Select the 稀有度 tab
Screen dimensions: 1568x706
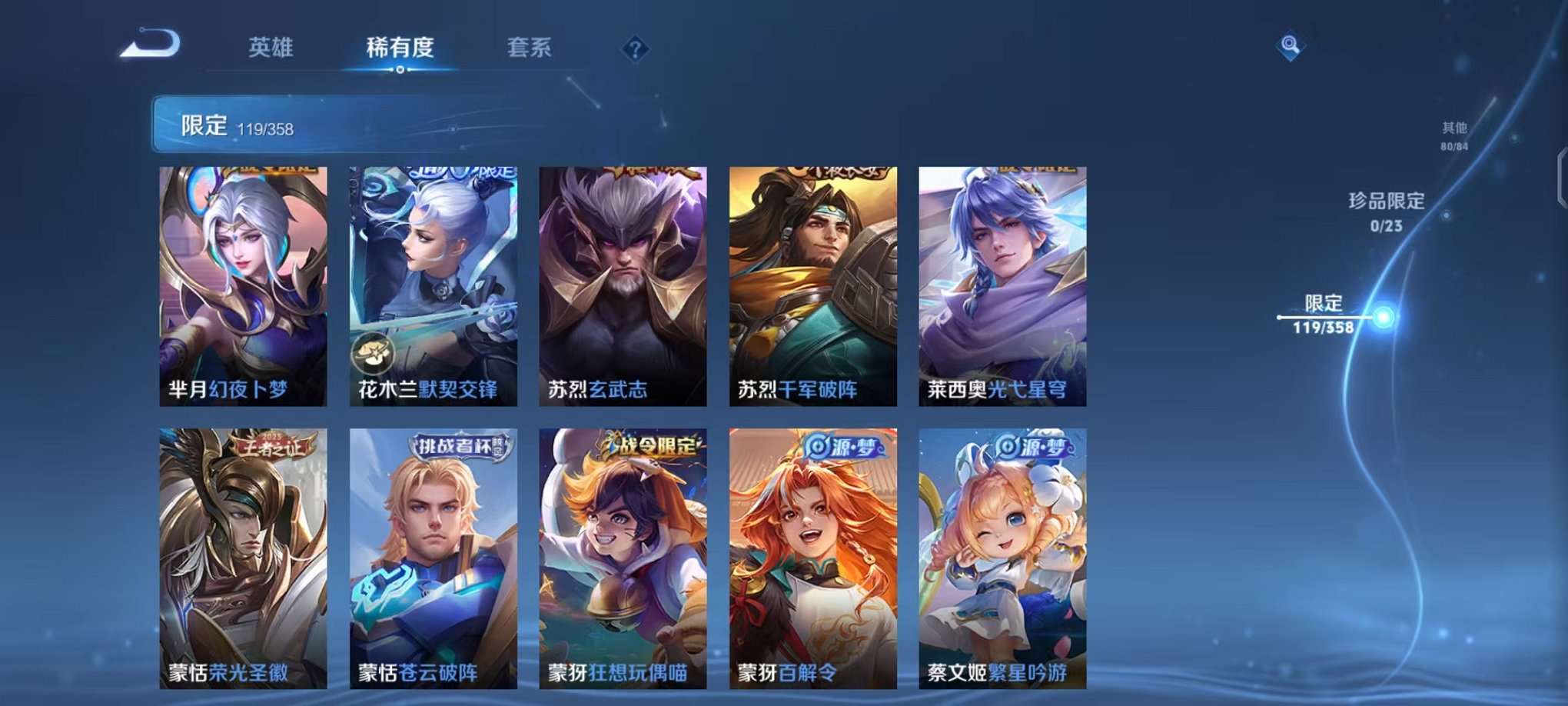pyautogui.click(x=399, y=48)
